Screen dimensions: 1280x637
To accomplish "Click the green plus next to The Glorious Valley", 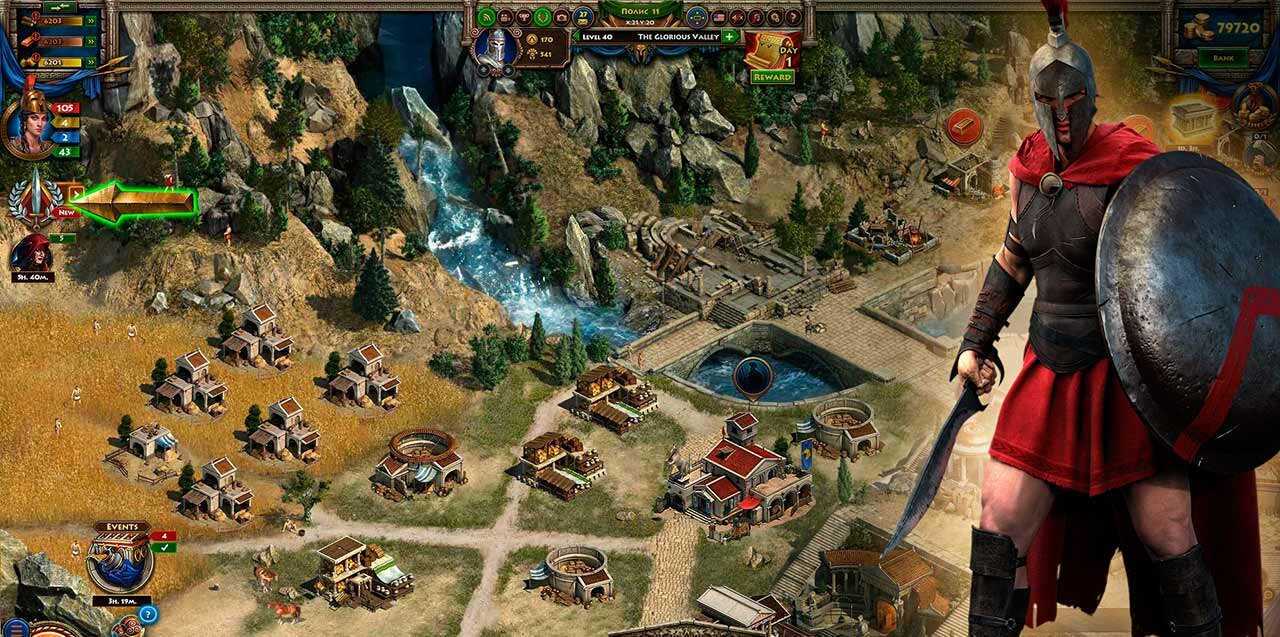I will [x=729, y=36].
